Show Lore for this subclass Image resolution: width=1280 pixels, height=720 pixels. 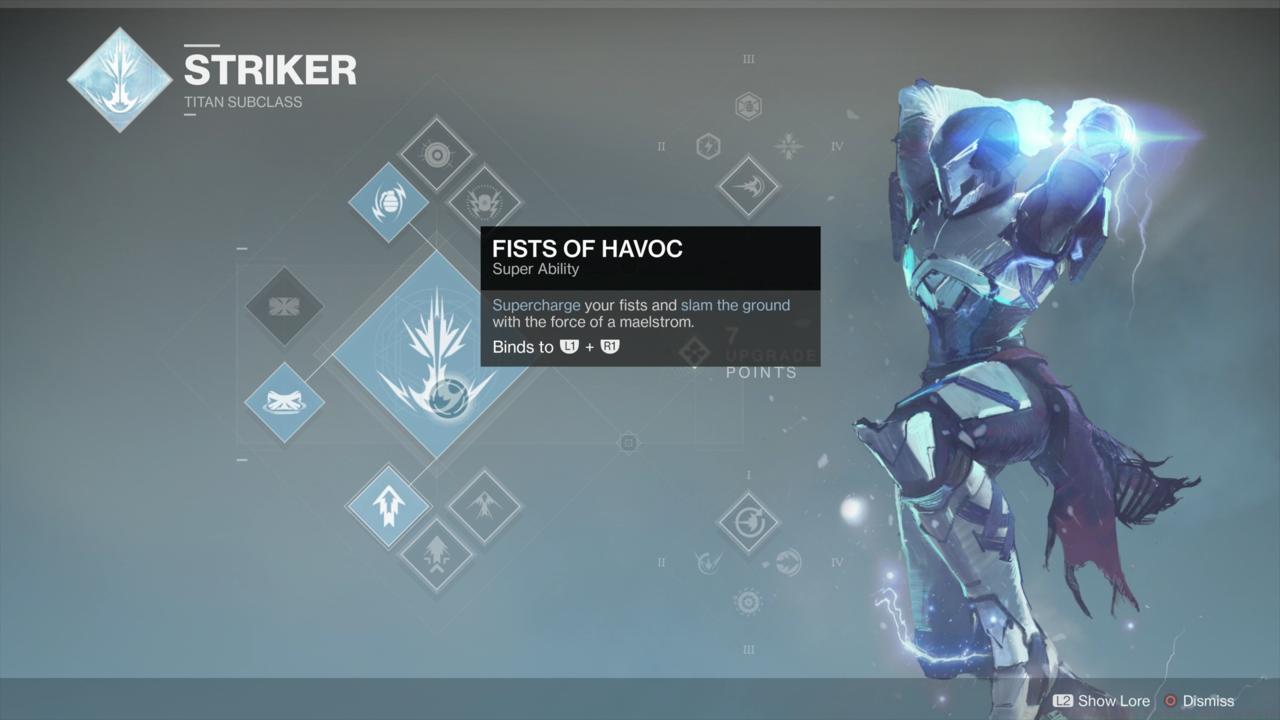[x=1100, y=701]
